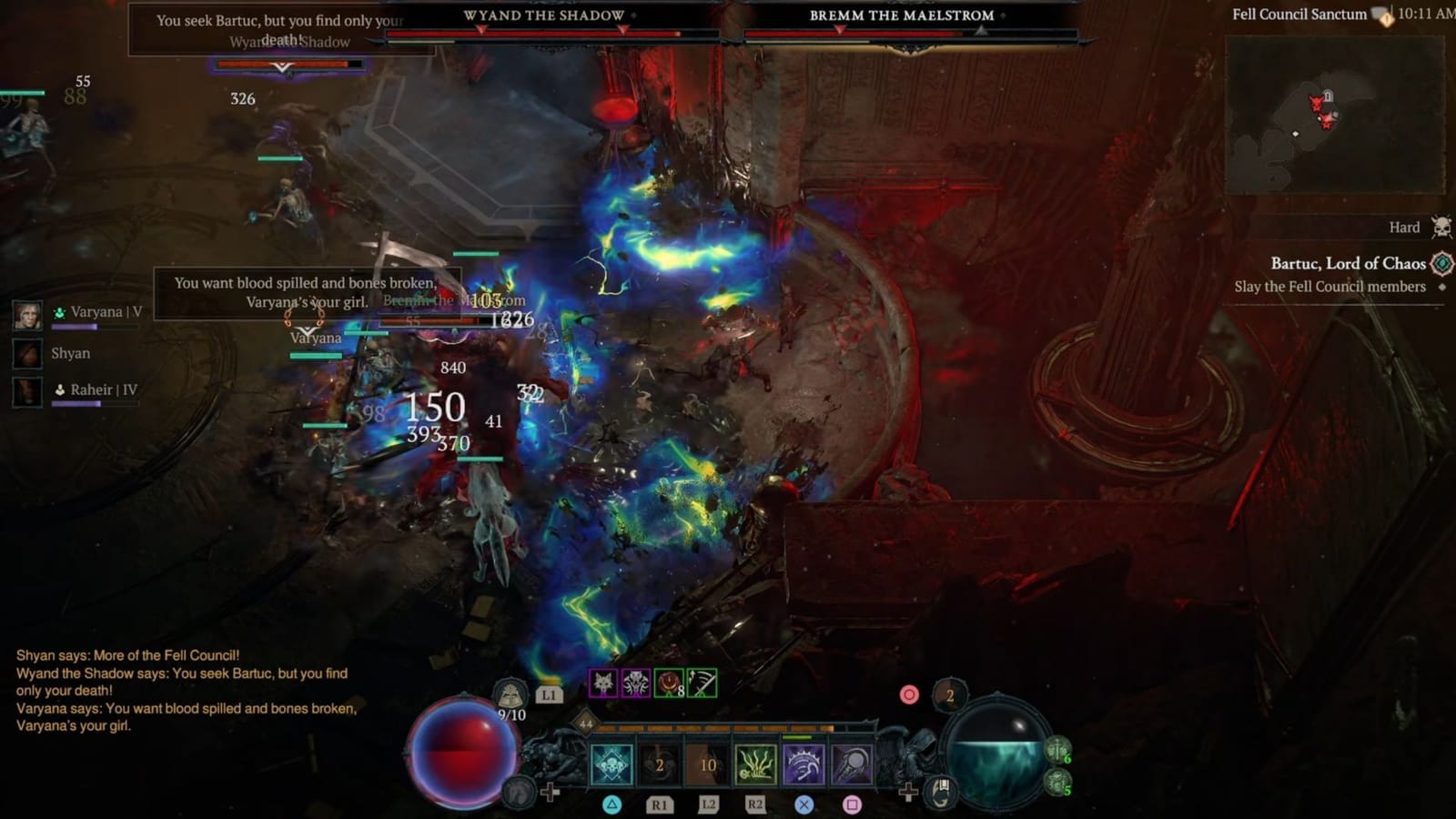This screenshot has width=1456, height=819.
Task: Select Varyana's party portrait
Action: pyautogui.click(x=27, y=314)
